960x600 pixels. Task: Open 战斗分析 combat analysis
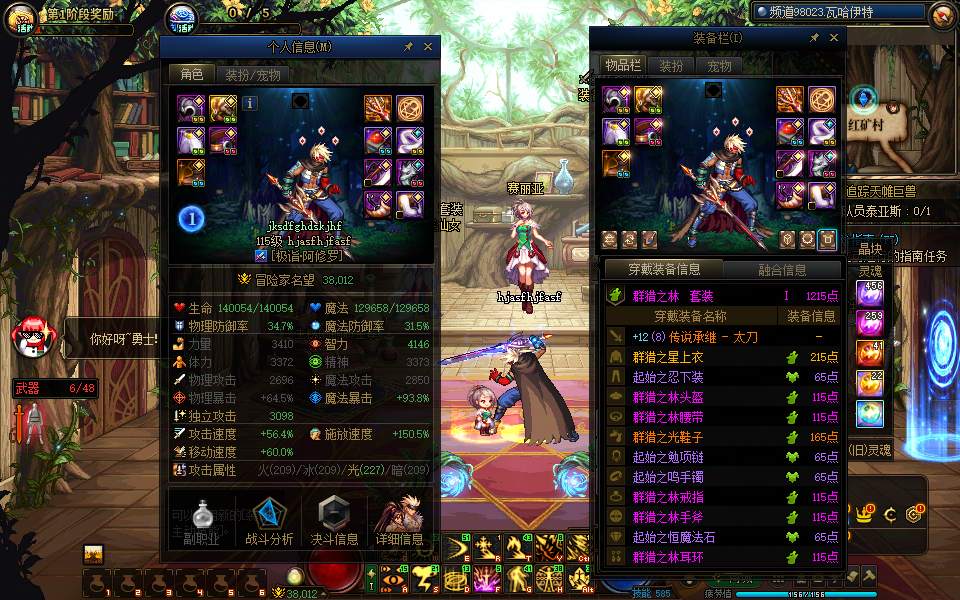point(269,521)
